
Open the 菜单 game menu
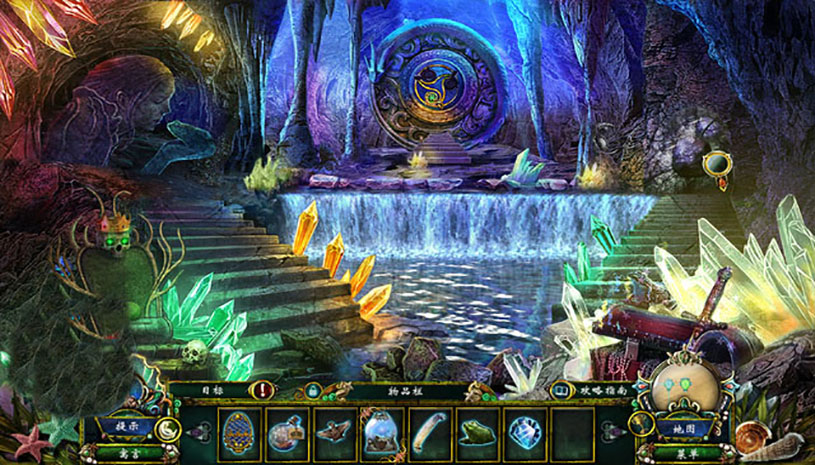pyautogui.click(x=684, y=451)
